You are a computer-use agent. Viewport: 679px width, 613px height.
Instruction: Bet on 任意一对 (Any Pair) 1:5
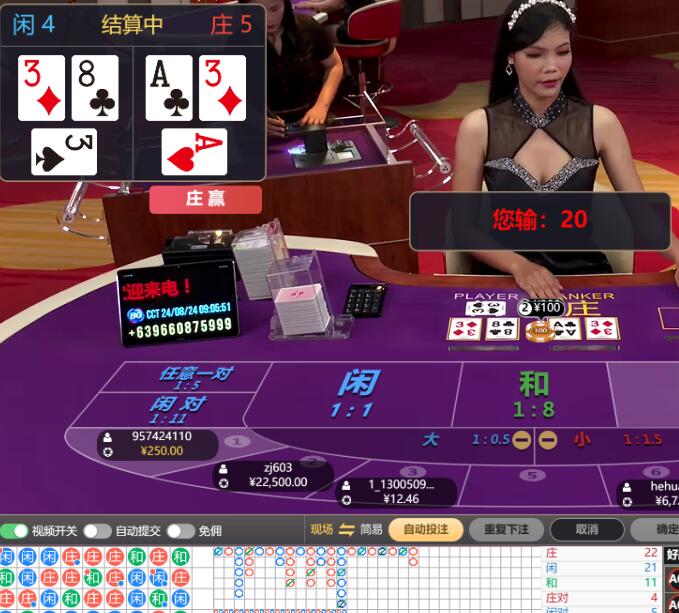coord(195,377)
